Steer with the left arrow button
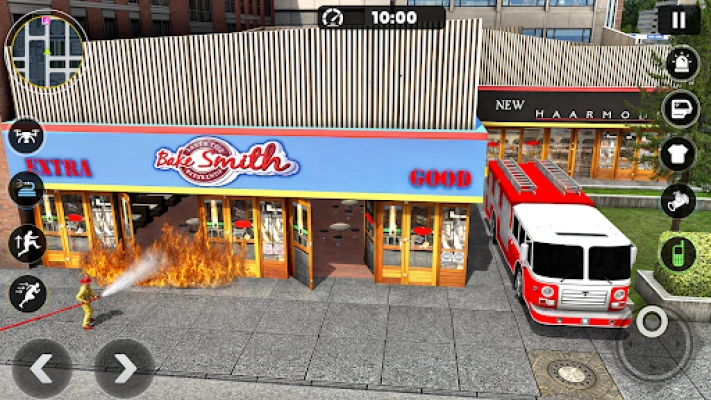This screenshot has height=400, width=711. (x=41, y=369)
